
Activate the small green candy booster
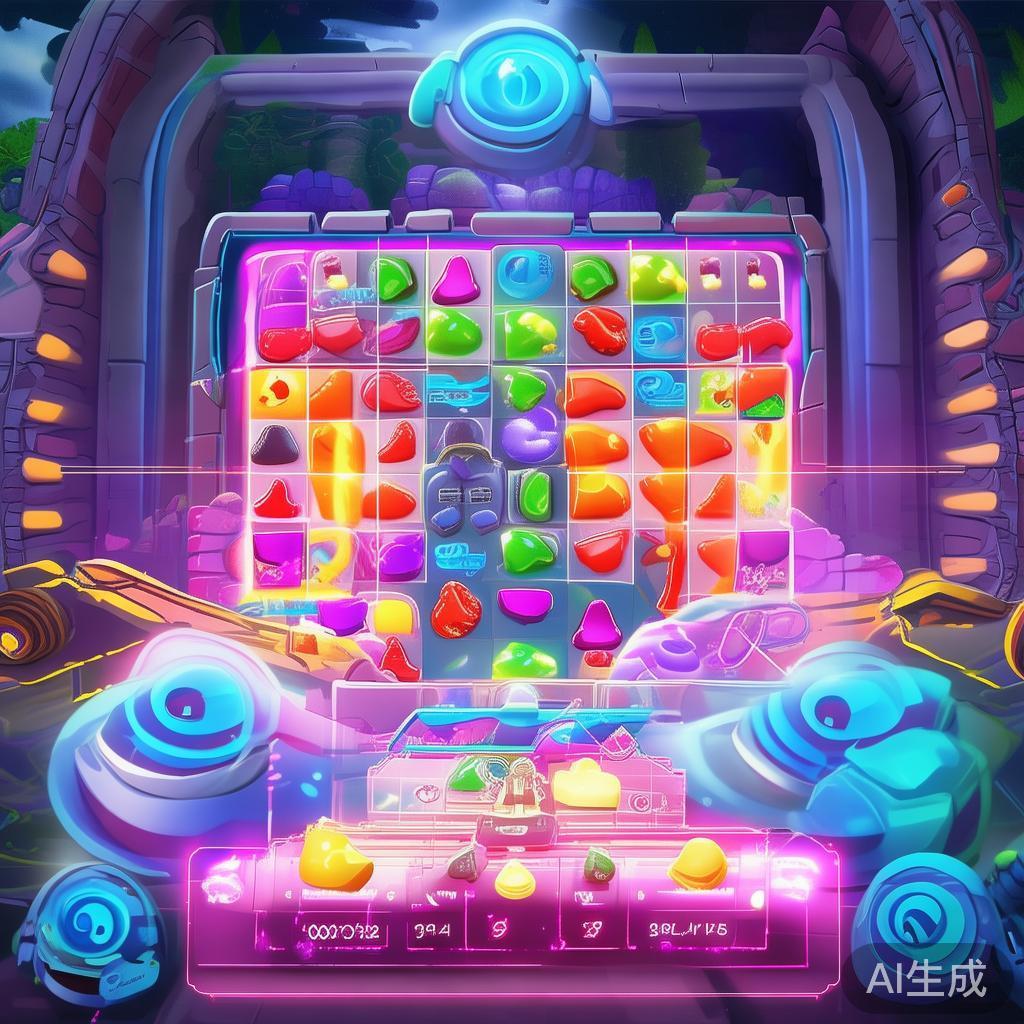(x=598, y=861)
